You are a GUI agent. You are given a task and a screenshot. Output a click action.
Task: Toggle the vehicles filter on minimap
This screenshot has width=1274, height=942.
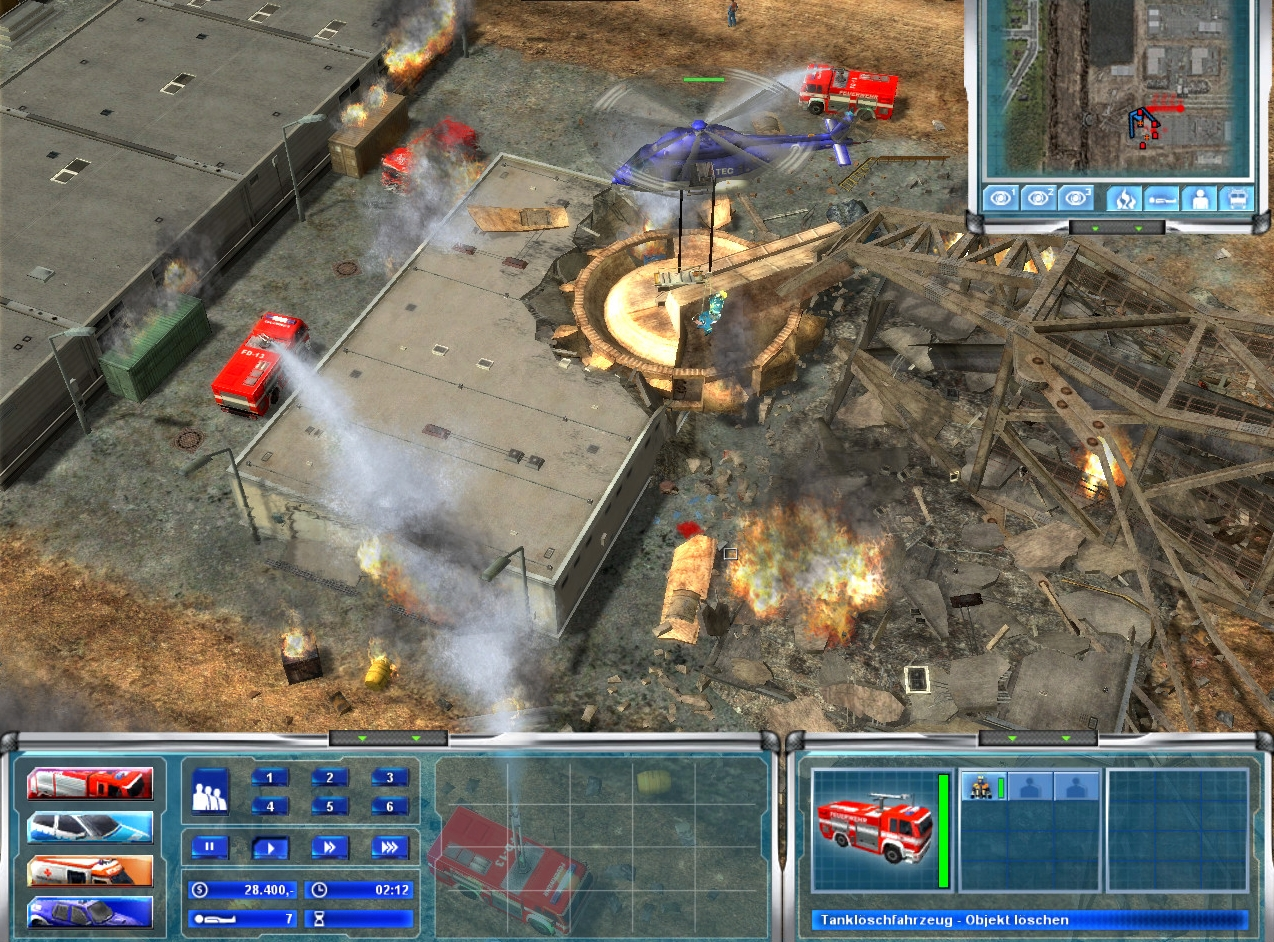1234,198
